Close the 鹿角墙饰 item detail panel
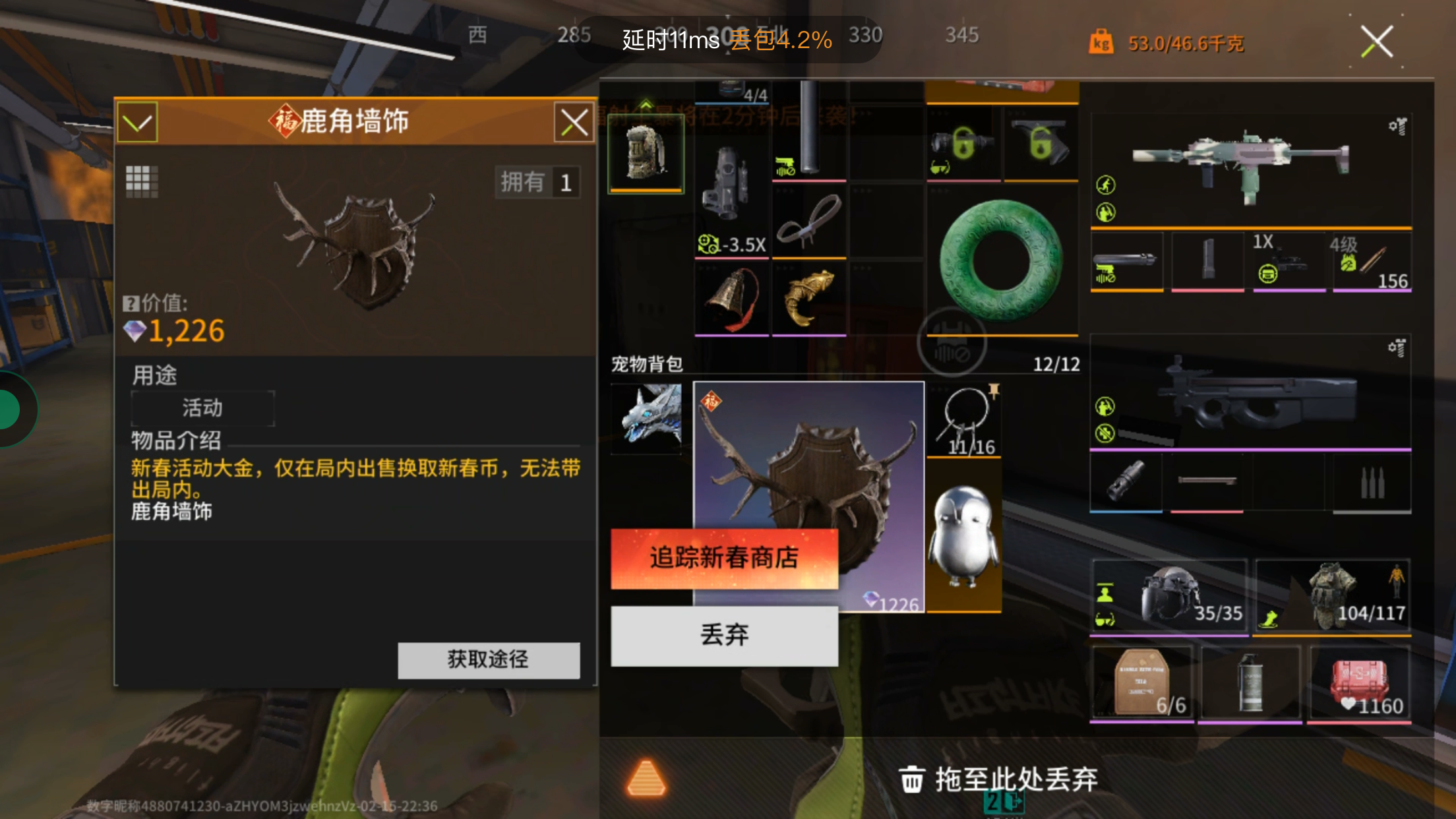 pyautogui.click(x=574, y=123)
